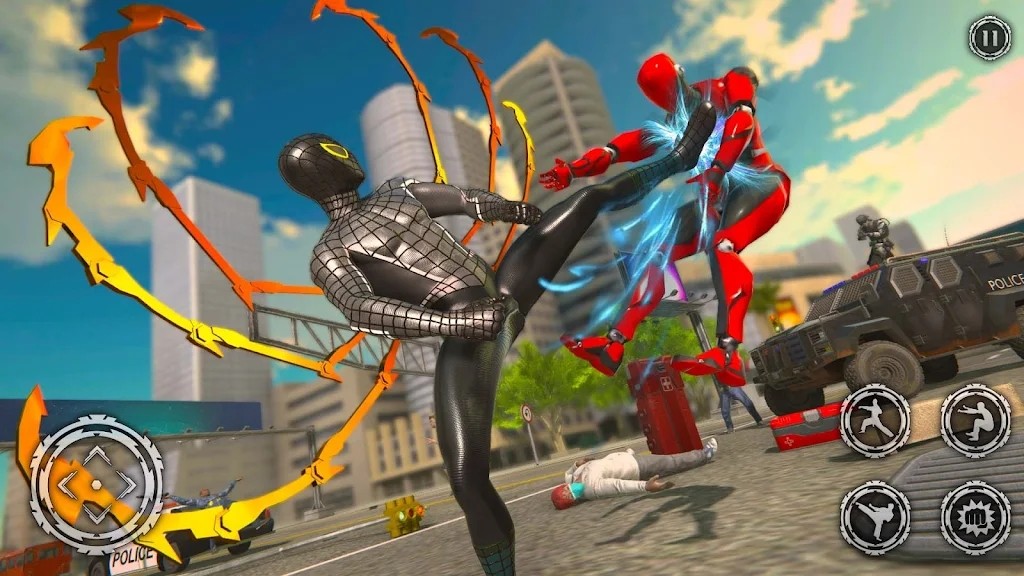Perform the high kick attack

pyautogui.click(x=873, y=518)
